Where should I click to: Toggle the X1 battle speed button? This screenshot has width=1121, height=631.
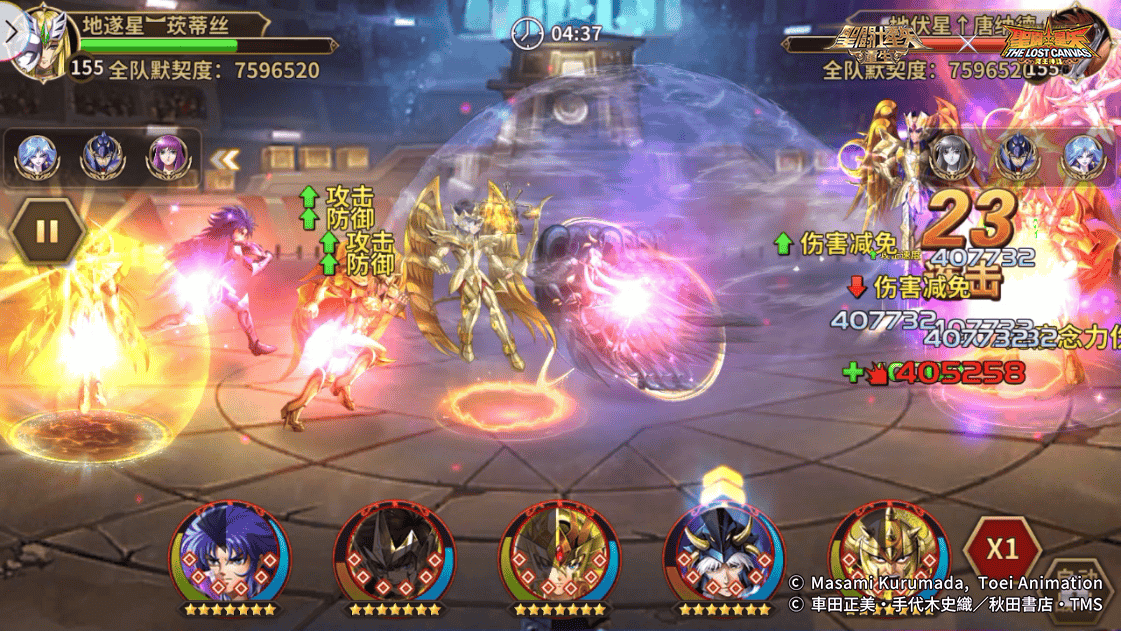pyautogui.click(x=1002, y=550)
